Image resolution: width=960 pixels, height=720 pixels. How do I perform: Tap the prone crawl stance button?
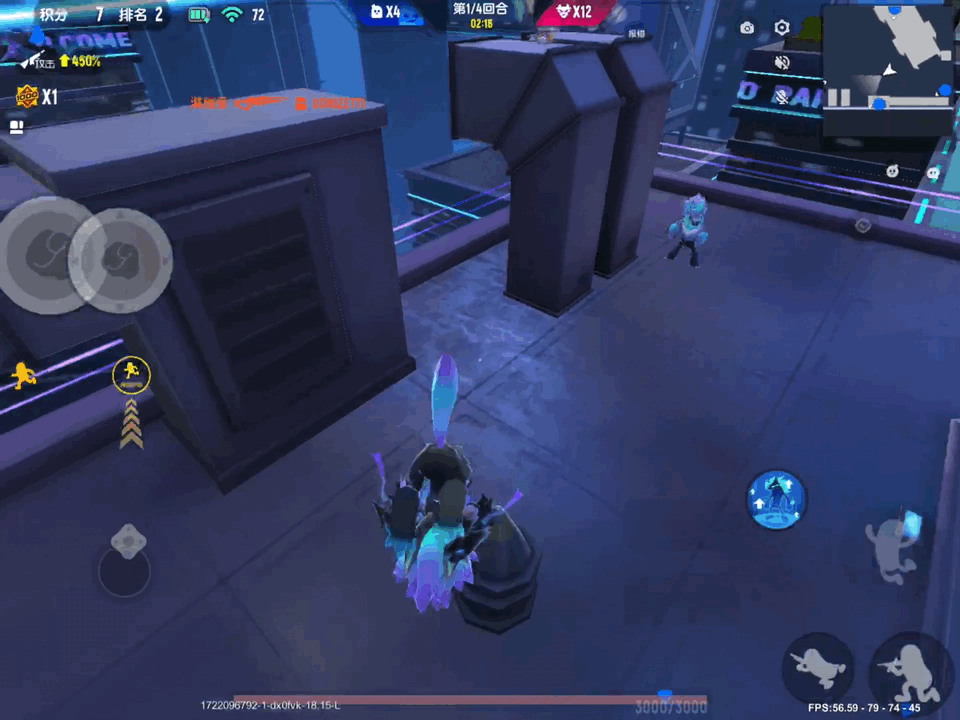[x=818, y=666]
